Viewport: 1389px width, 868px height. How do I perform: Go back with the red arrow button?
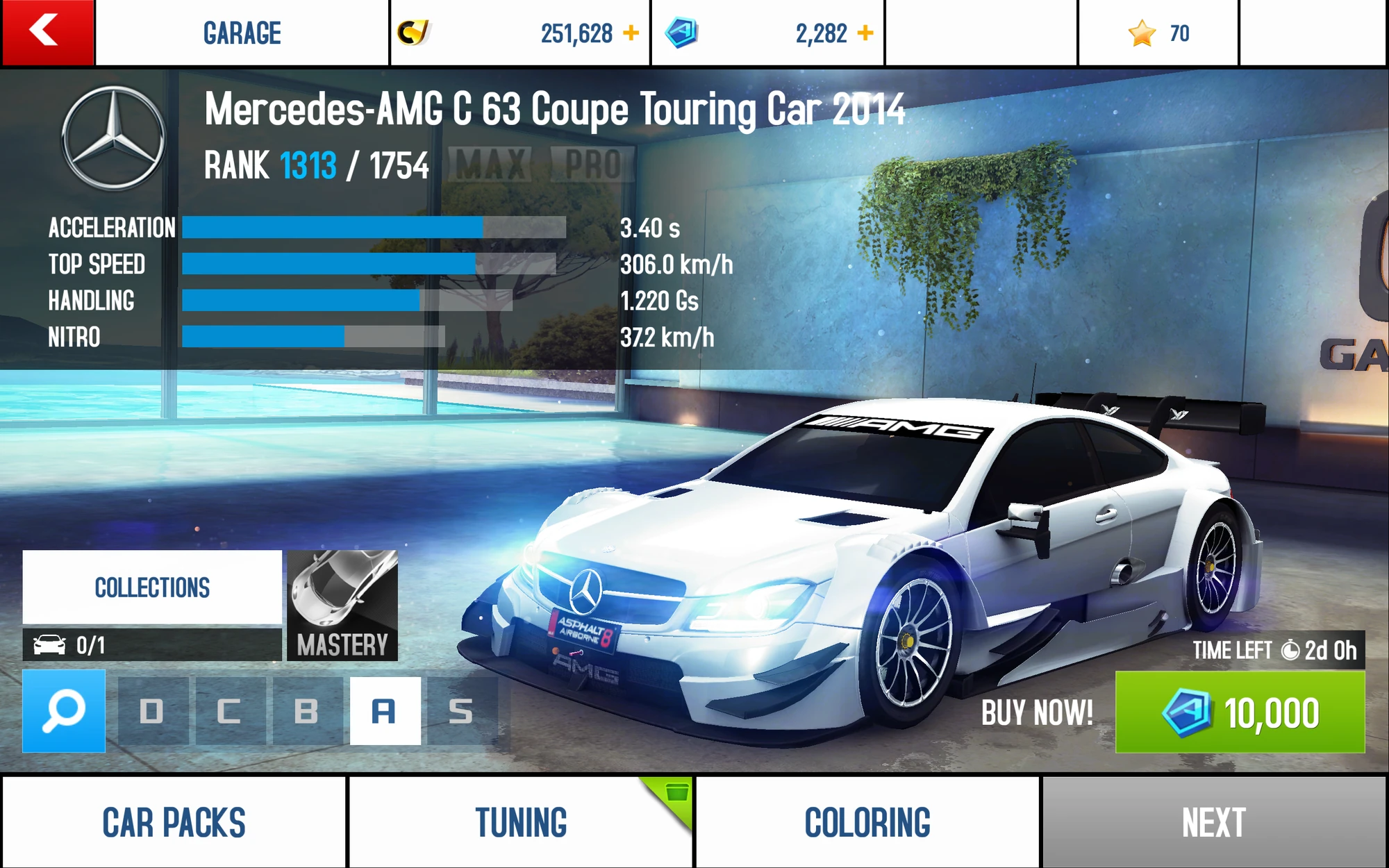(x=47, y=33)
